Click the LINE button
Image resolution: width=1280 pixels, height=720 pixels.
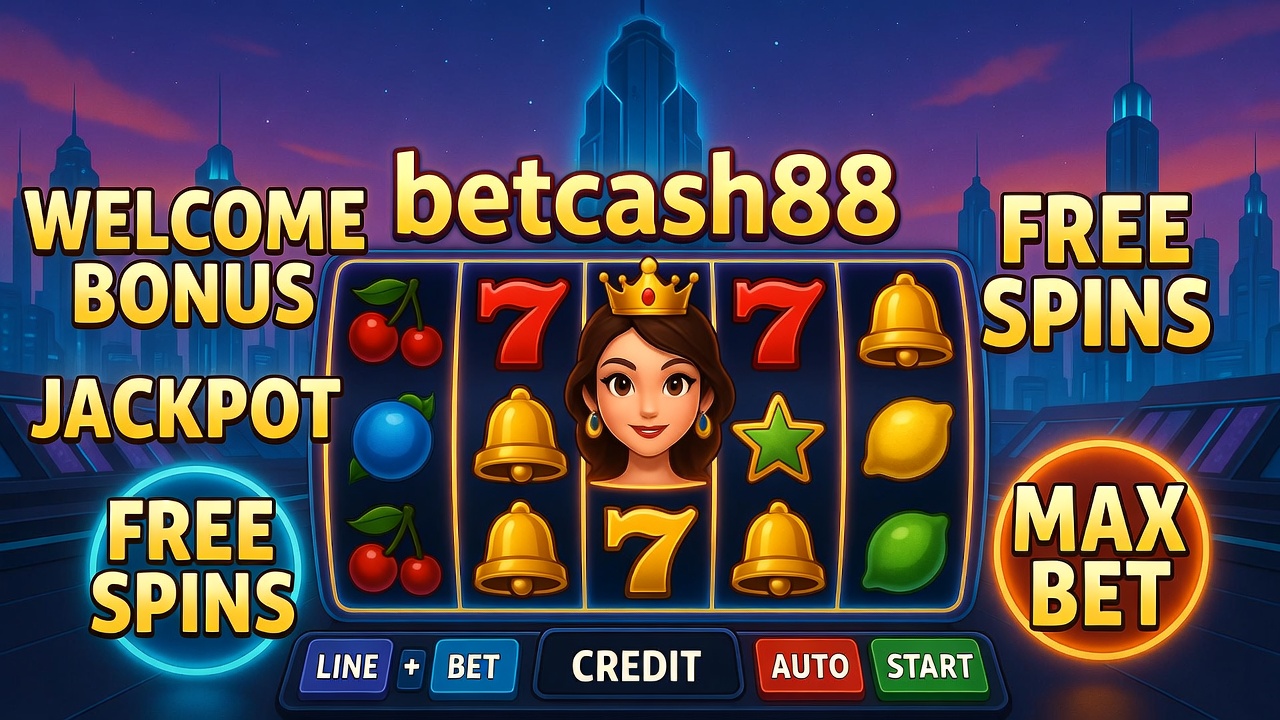point(345,667)
